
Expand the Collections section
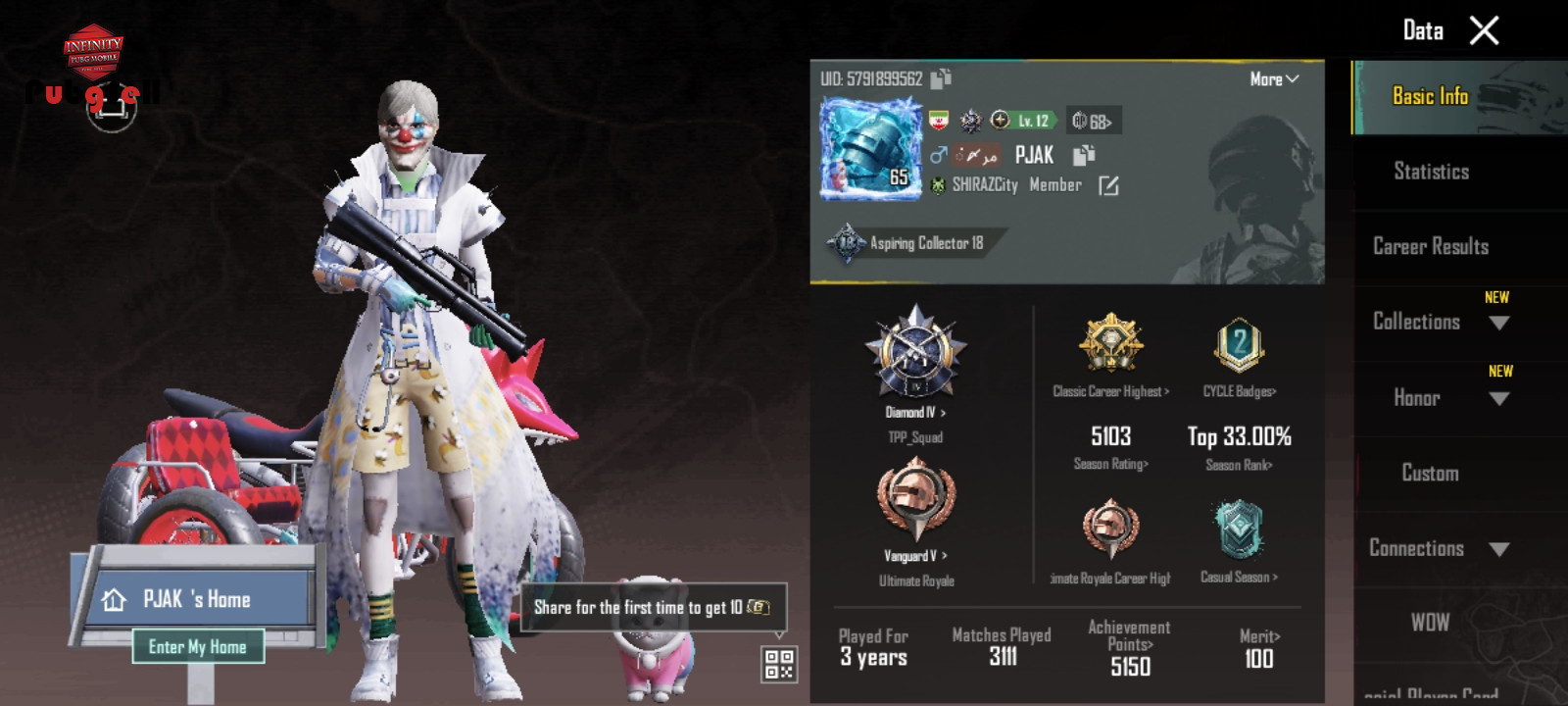click(1498, 323)
